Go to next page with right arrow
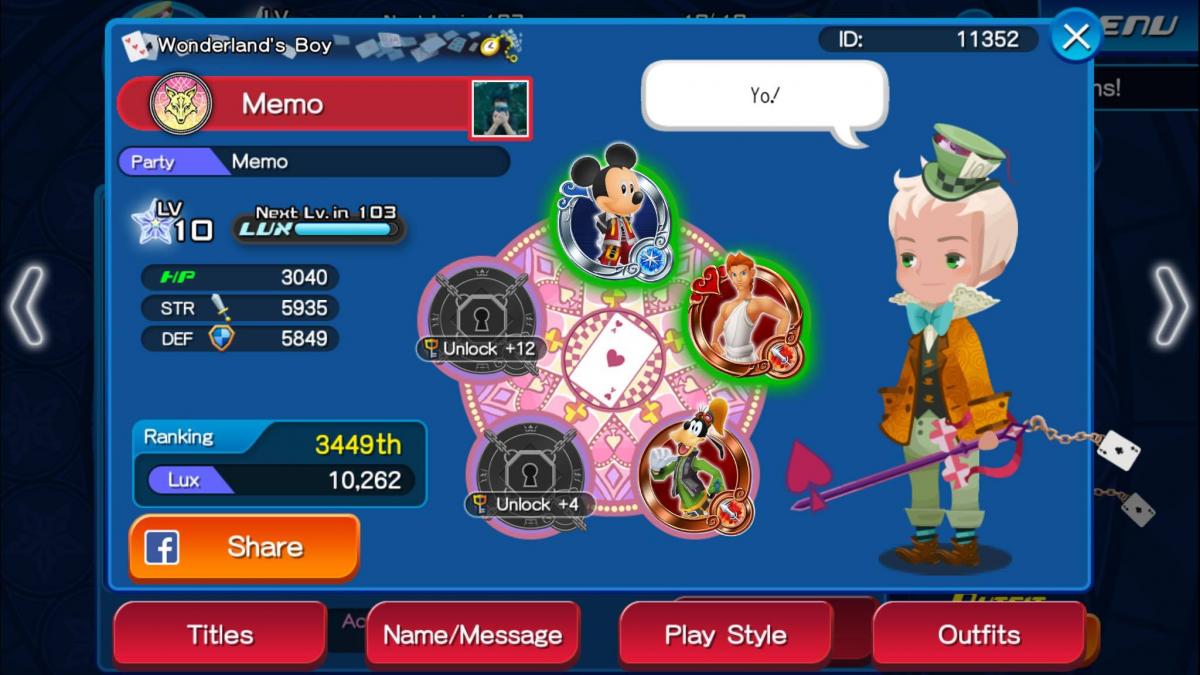The width and height of the screenshot is (1200, 675). click(x=1171, y=307)
